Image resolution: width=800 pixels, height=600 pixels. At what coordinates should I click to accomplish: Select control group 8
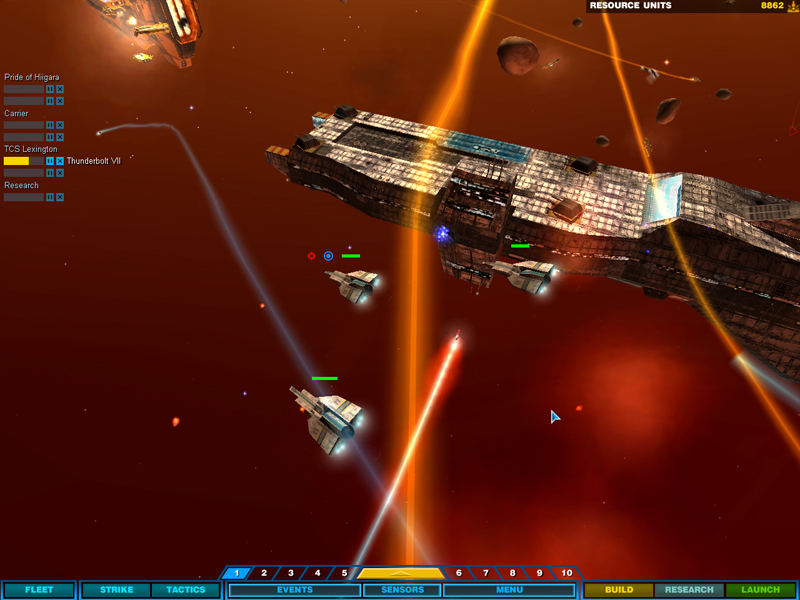pos(513,573)
